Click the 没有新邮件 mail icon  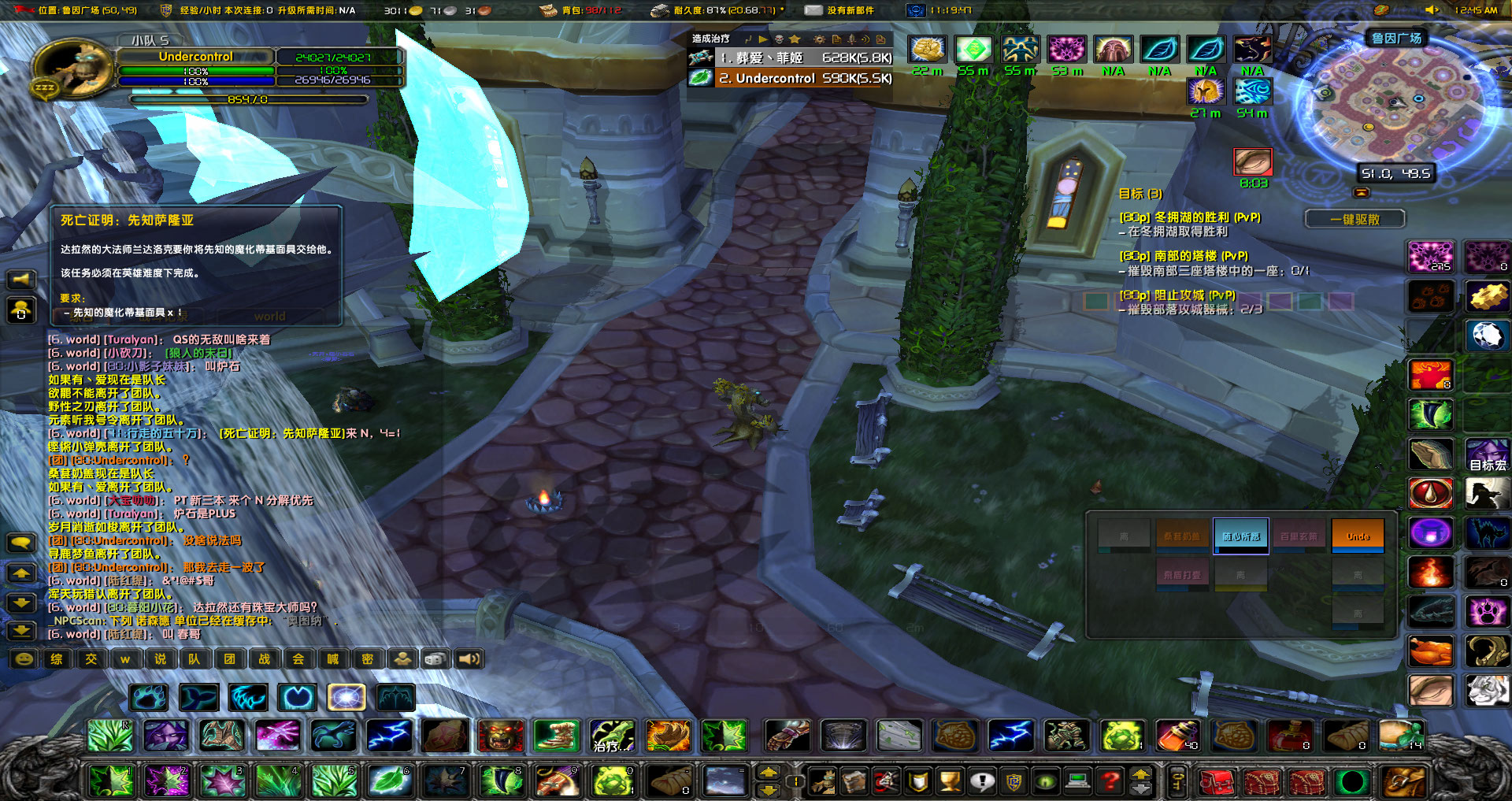click(x=812, y=10)
